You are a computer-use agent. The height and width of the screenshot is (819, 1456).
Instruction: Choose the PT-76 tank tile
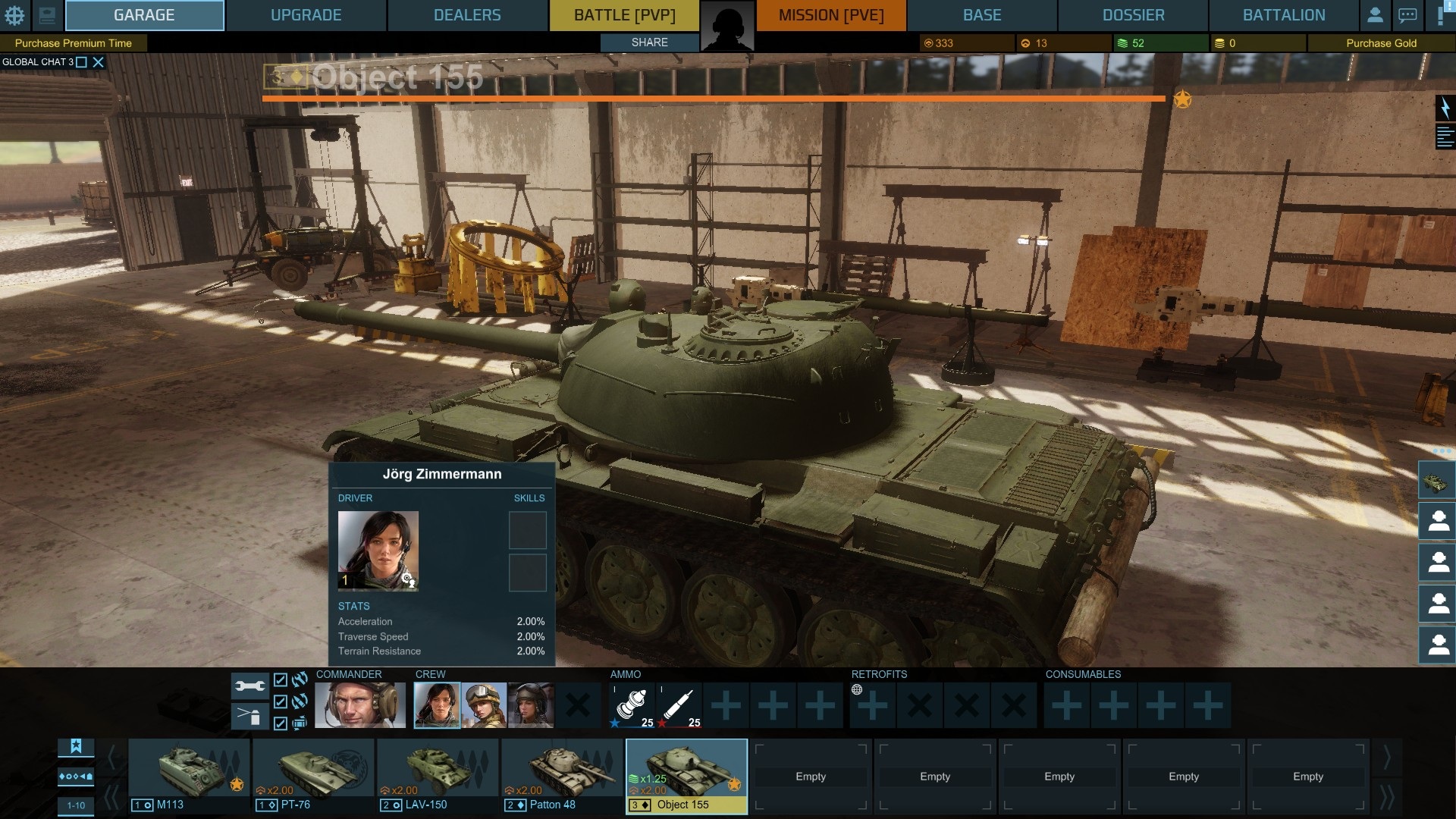[313, 775]
